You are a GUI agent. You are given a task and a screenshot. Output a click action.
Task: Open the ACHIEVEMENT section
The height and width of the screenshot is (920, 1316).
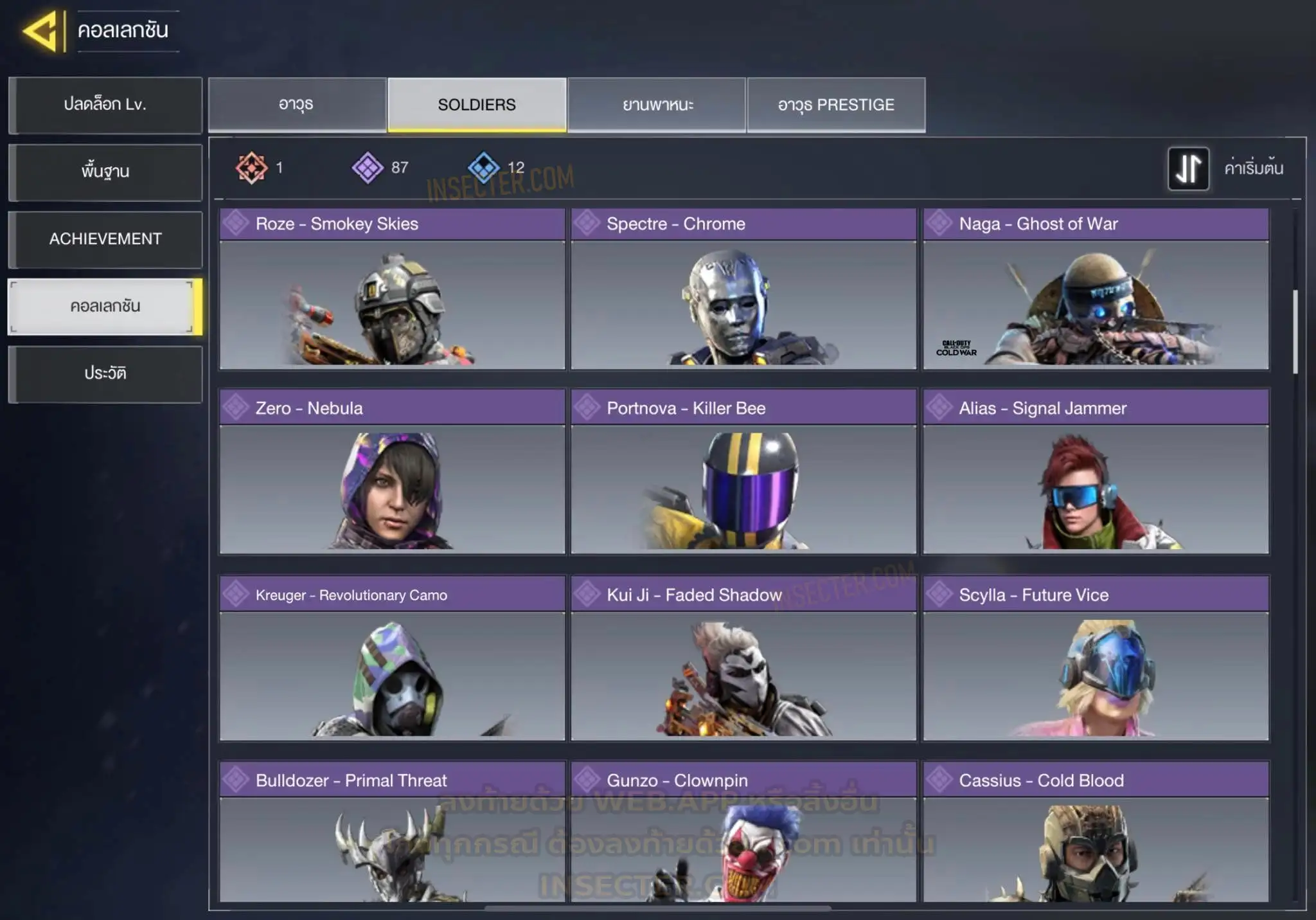point(105,239)
